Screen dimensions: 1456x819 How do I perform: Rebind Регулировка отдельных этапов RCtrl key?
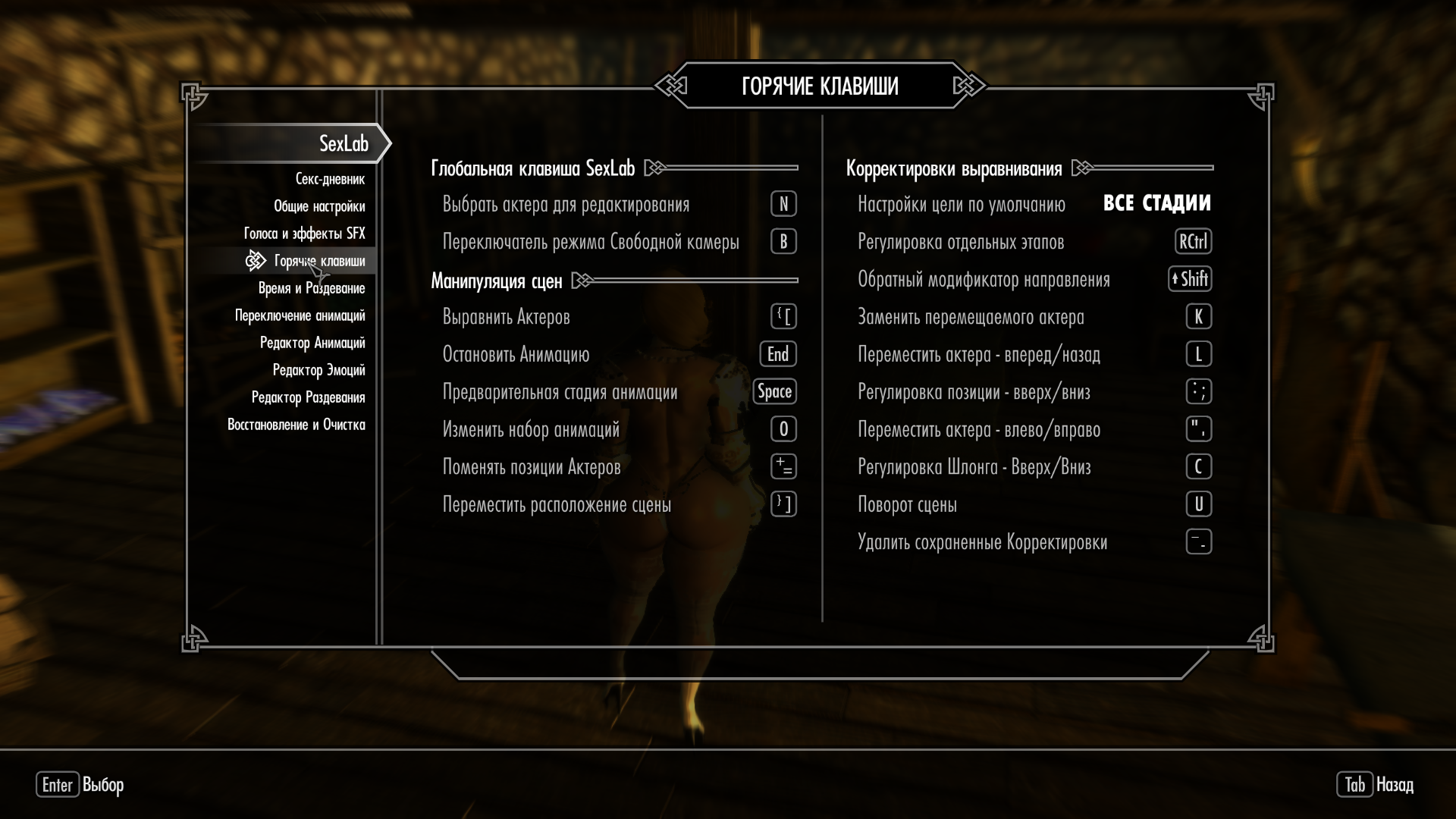(x=1193, y=242)
